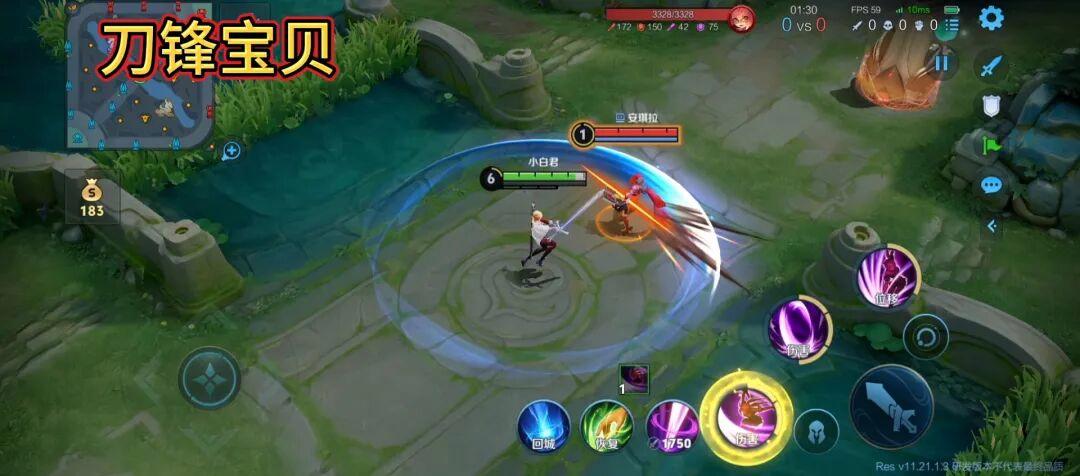
Task: Open the shop via the gold bag
Action: [x=91, y=195]
